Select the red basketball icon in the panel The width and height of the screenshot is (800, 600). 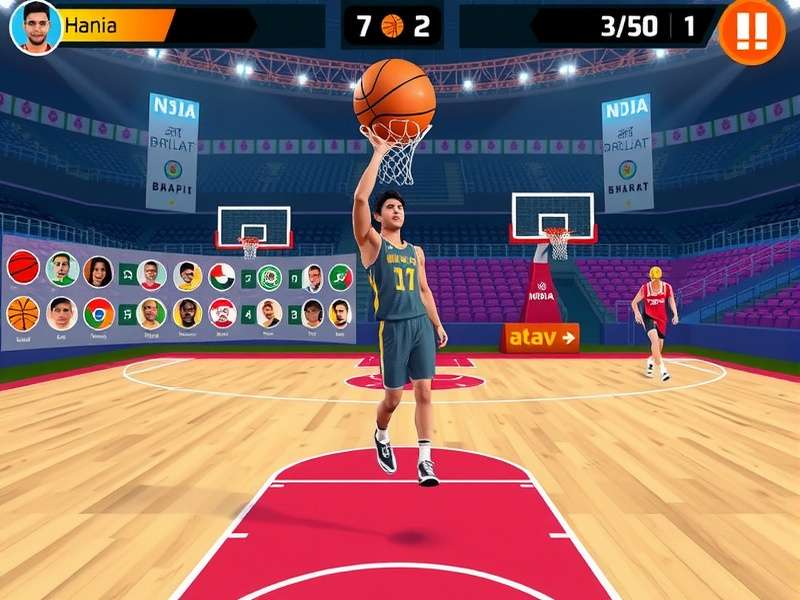tap(23, 267)
